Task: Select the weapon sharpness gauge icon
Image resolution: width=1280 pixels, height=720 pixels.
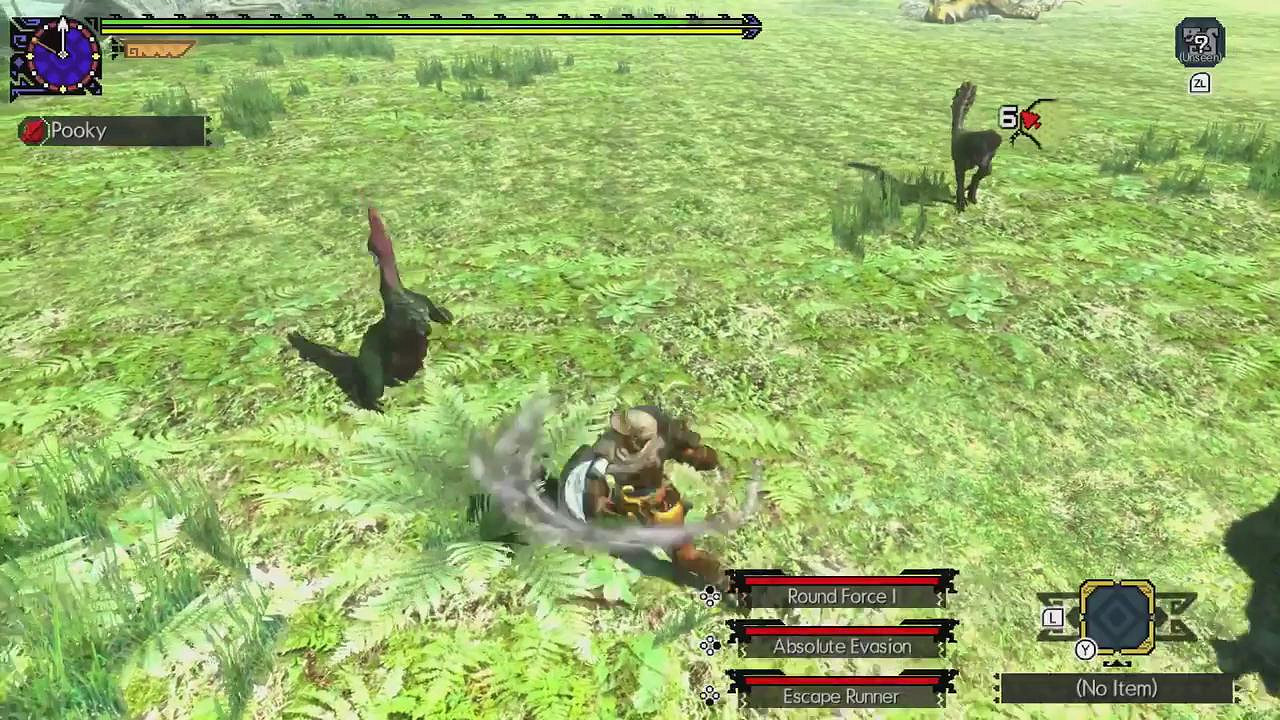Action: pyautogui.click(x=155, y=49)
